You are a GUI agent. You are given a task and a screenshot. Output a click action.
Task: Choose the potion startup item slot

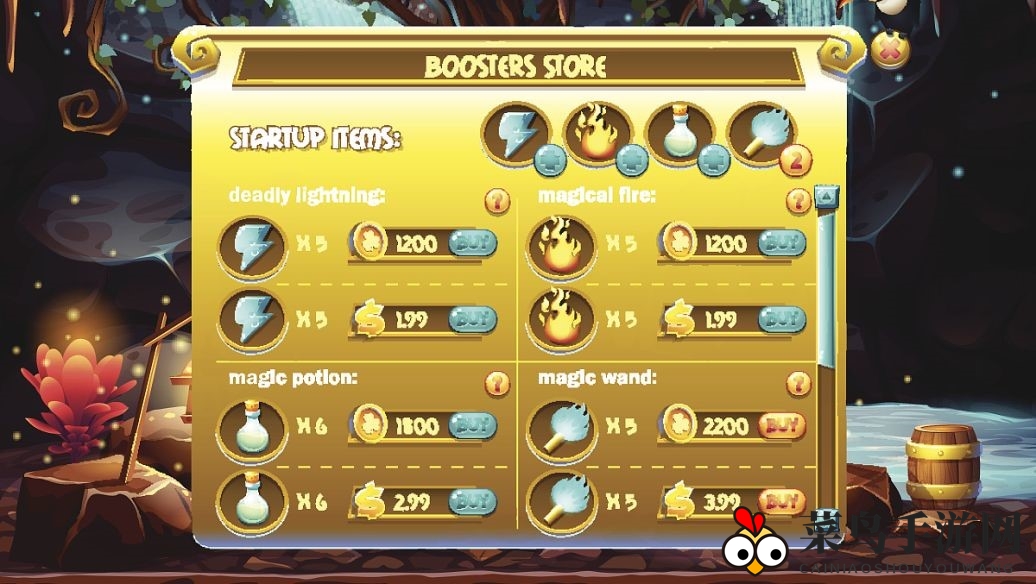[679, 133]
